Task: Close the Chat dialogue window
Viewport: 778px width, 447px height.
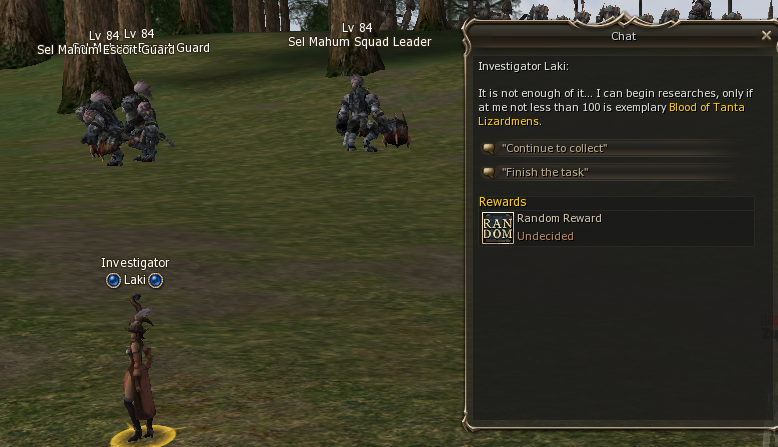Action: (x=766, y=35)
